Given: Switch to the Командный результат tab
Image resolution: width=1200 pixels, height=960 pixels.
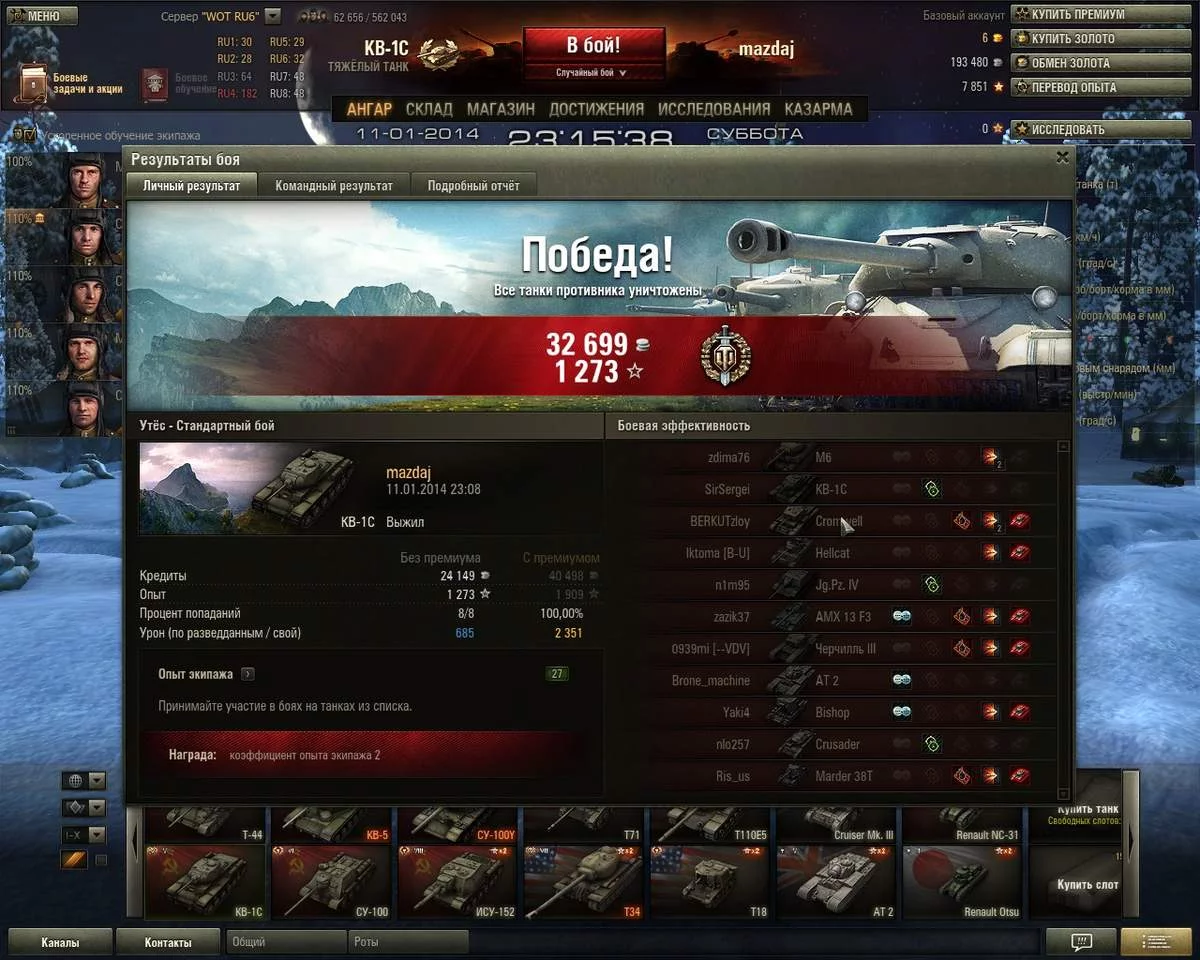Looking at the screenshot, I should (x=334, y=186).
